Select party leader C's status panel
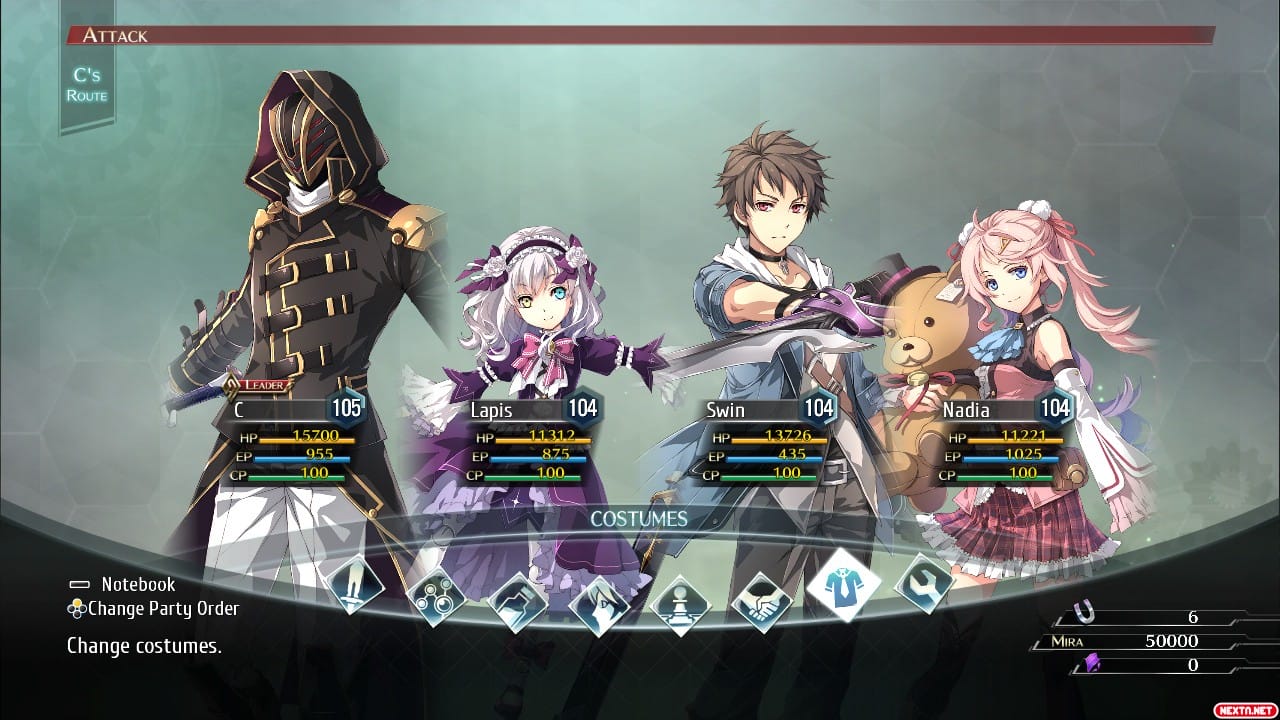This screenshot has height=720, width=1280. pos(288,440)
